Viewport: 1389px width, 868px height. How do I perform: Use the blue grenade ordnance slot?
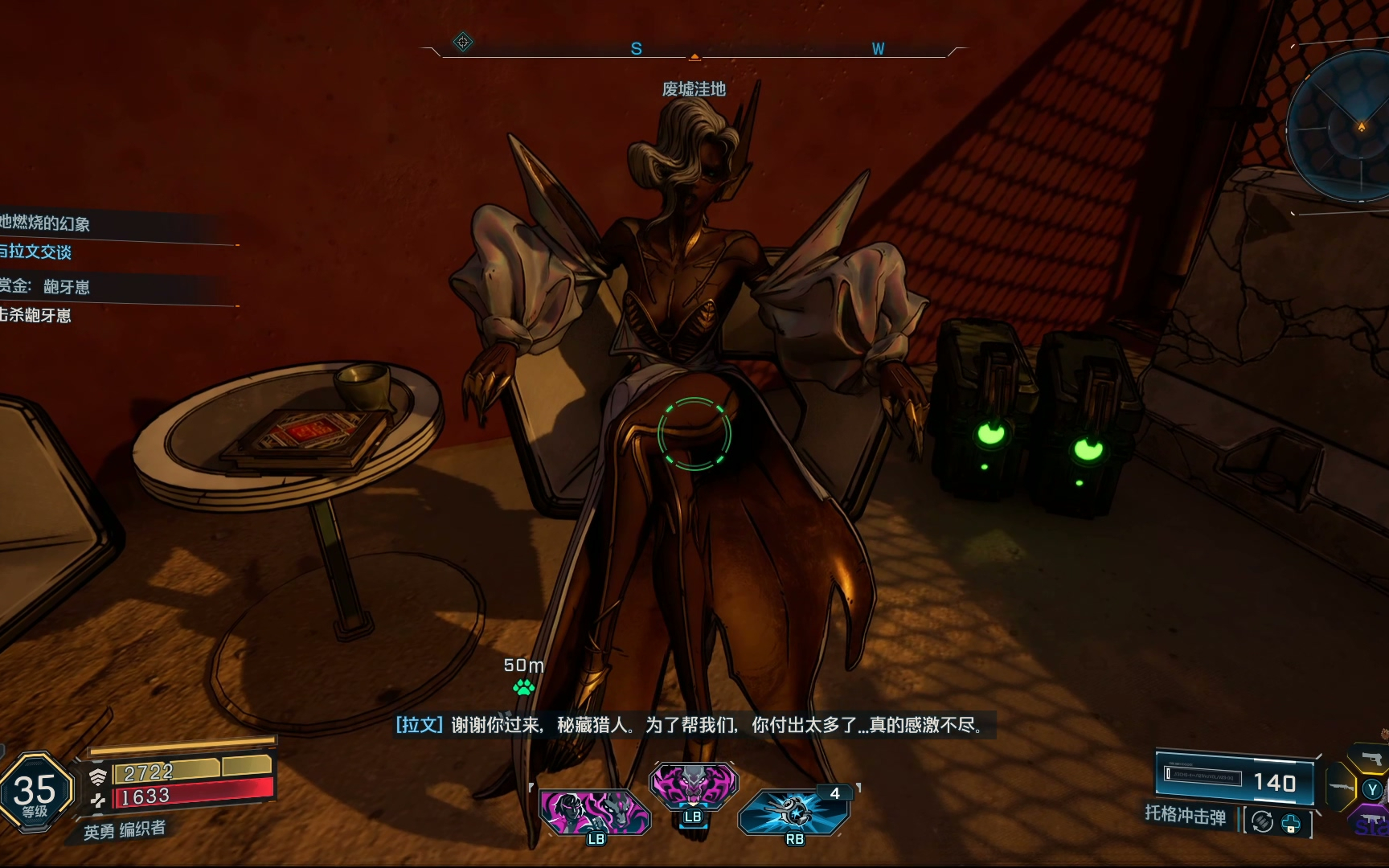(x=794, y=812)
